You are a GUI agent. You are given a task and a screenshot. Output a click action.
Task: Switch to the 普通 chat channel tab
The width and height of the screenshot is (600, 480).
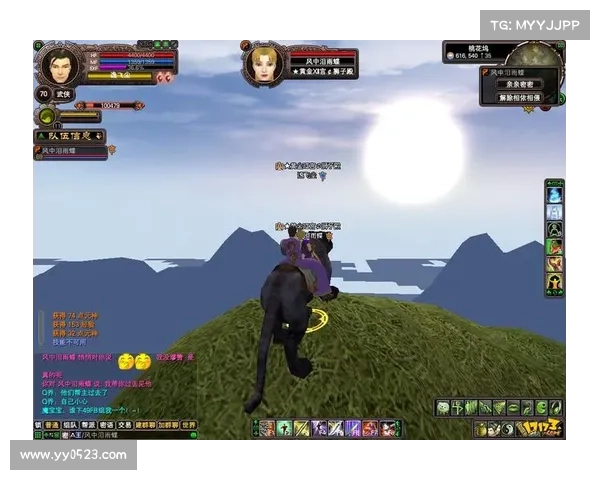51,424
